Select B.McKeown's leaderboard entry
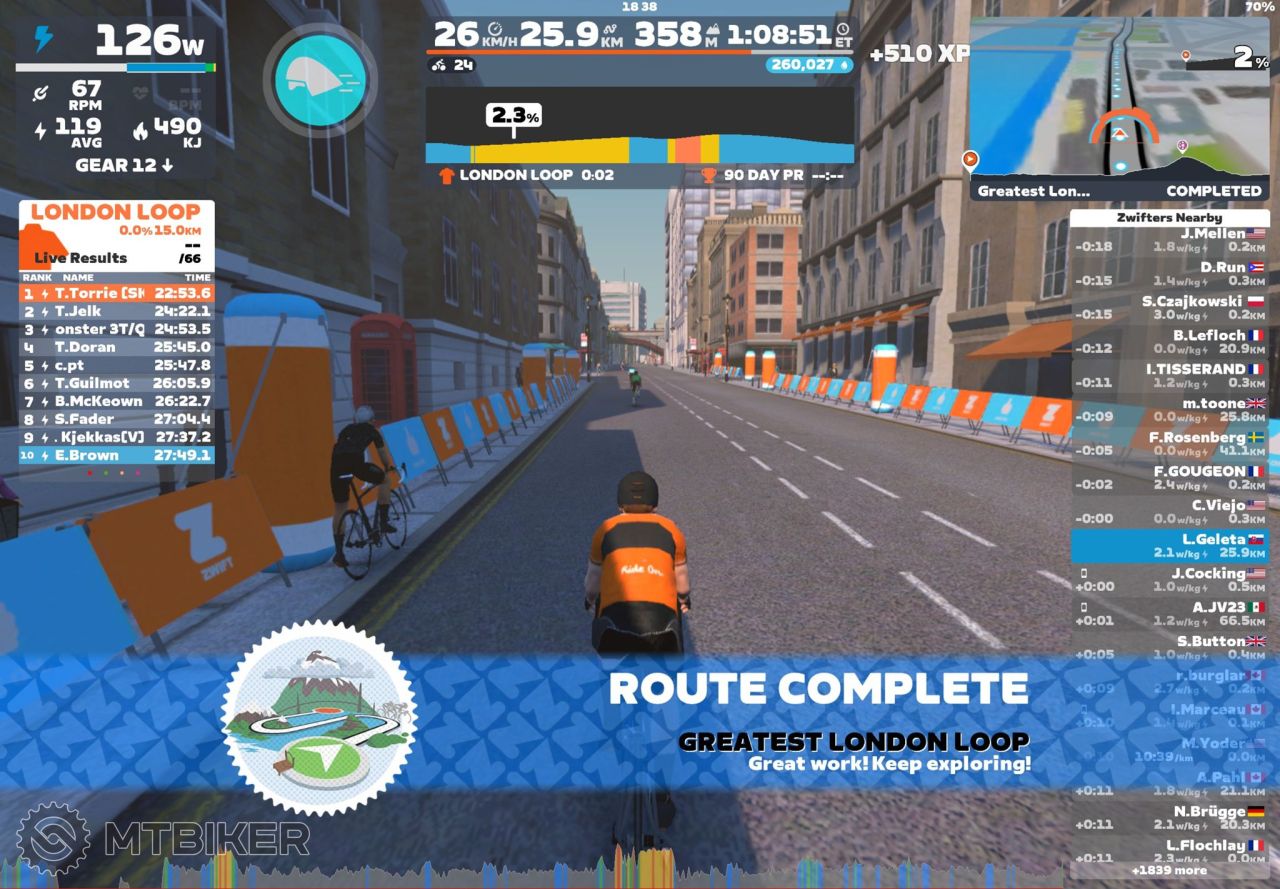 tap(117, 401)
